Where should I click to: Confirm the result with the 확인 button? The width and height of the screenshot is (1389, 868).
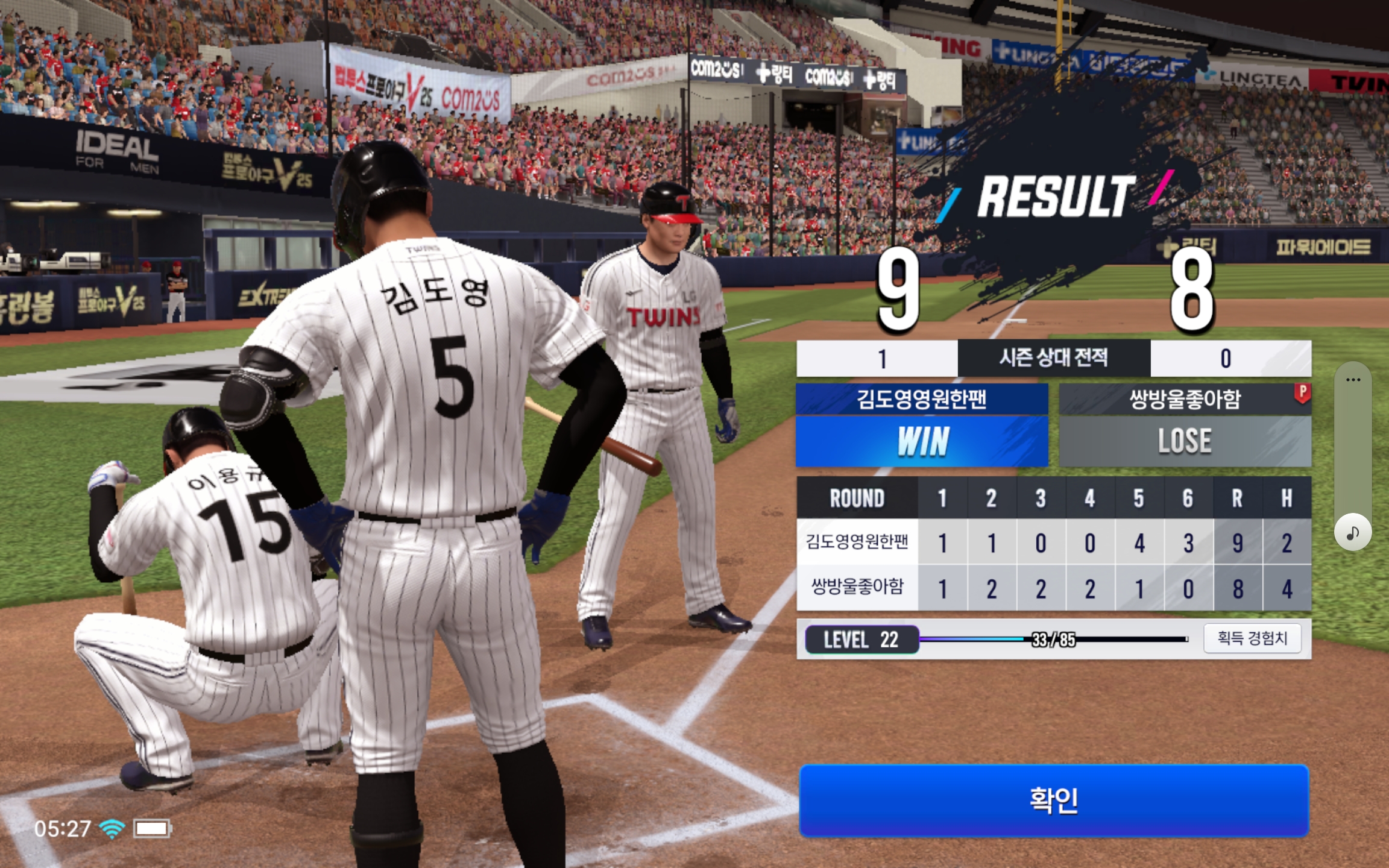coord(1054,800)
